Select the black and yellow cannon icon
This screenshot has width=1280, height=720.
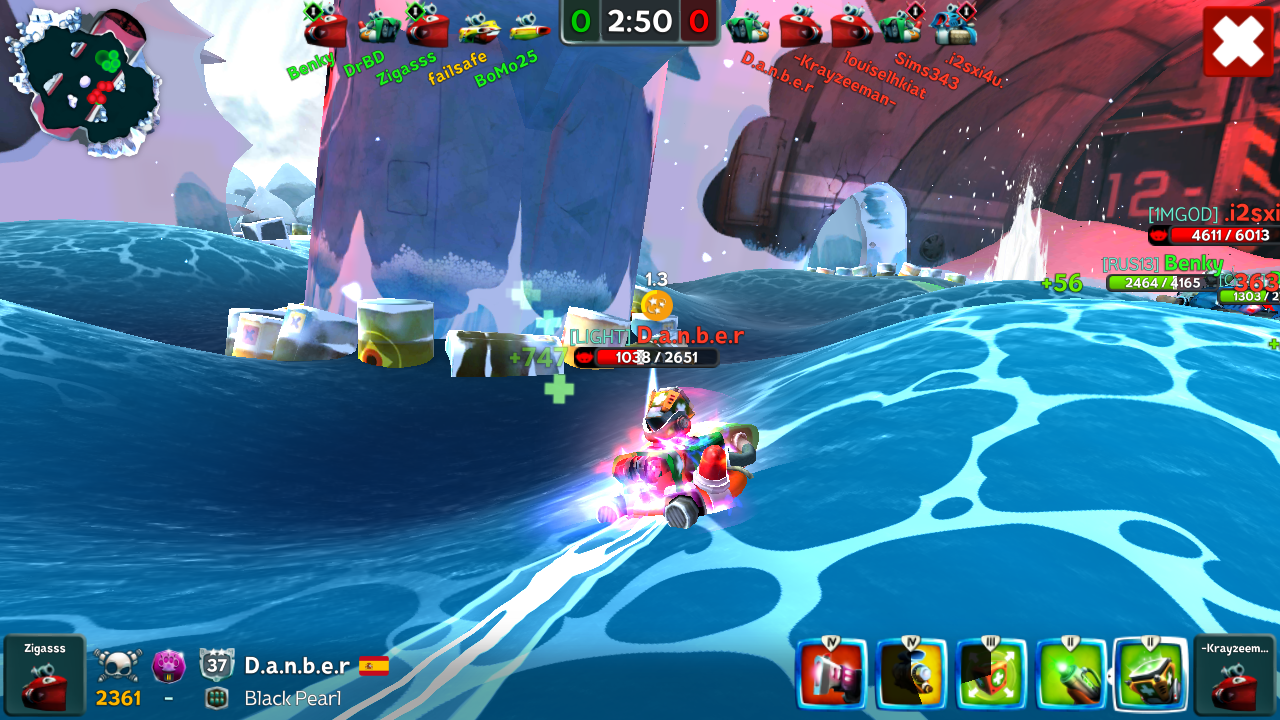click(911, 675)
